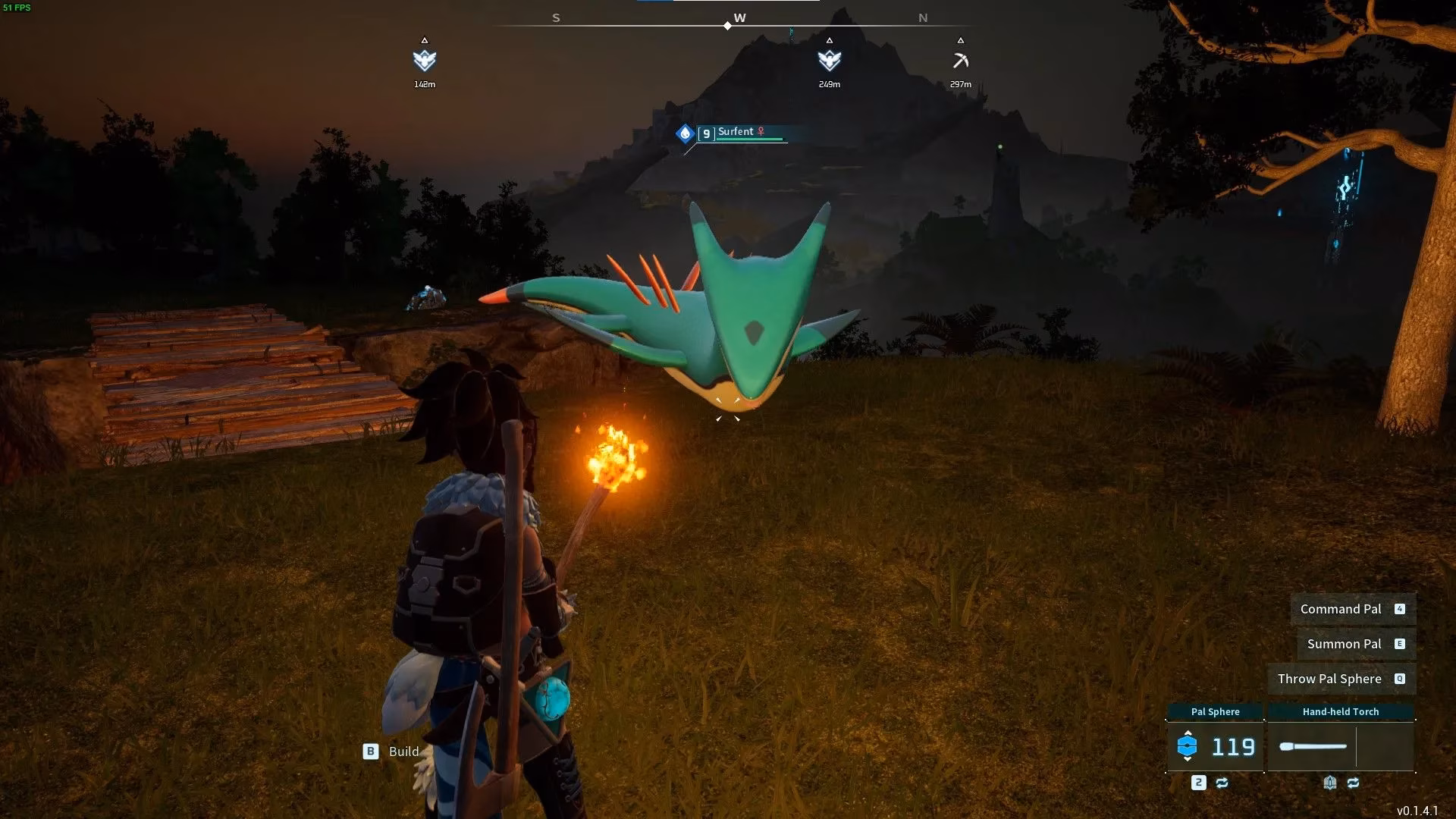Select the Hand-held Torch weapon slot
This screenshot has height=819, width=1456.
point(1340,746)
